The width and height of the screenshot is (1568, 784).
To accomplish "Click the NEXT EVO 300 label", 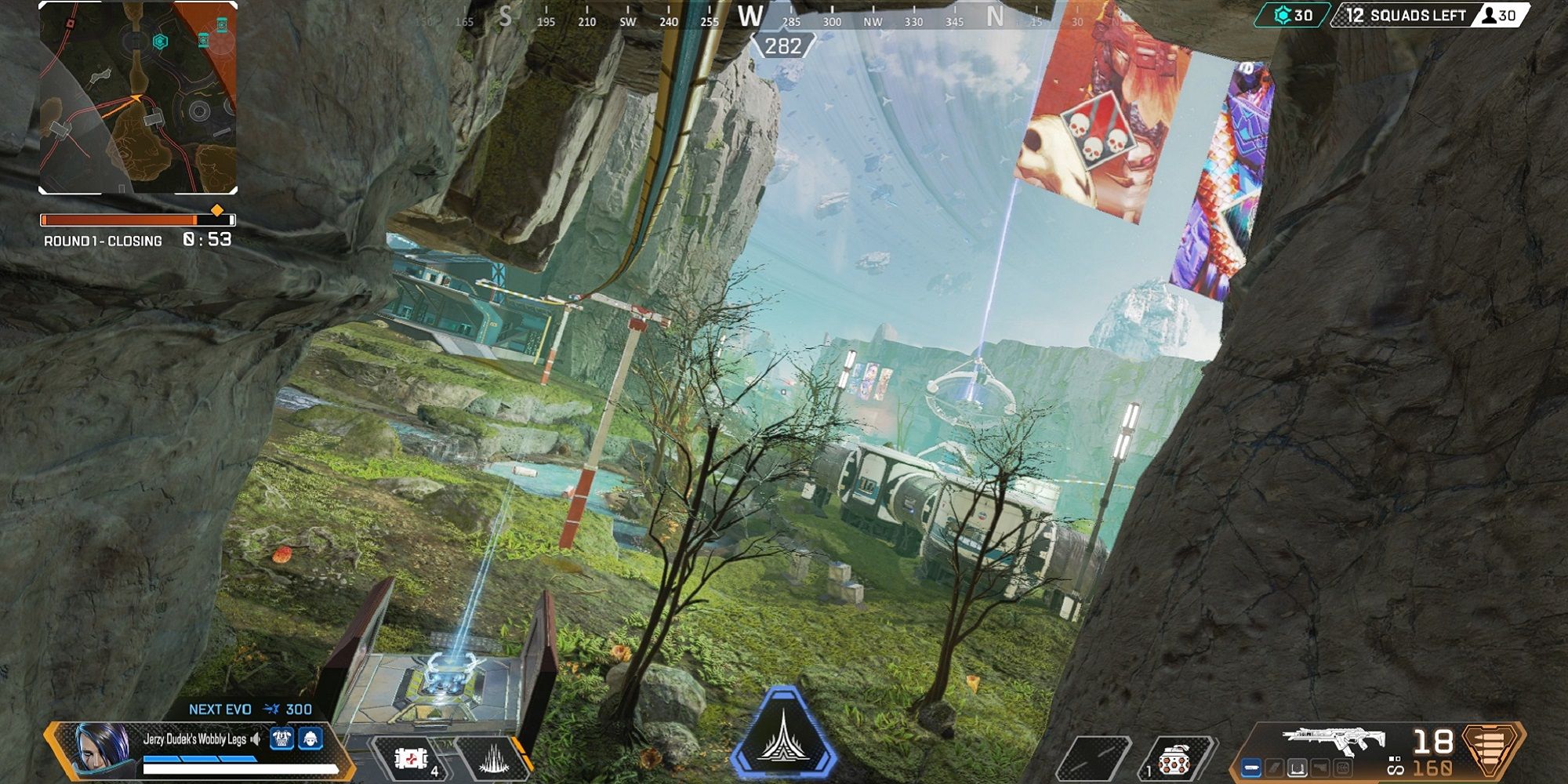I will point(251,710).
